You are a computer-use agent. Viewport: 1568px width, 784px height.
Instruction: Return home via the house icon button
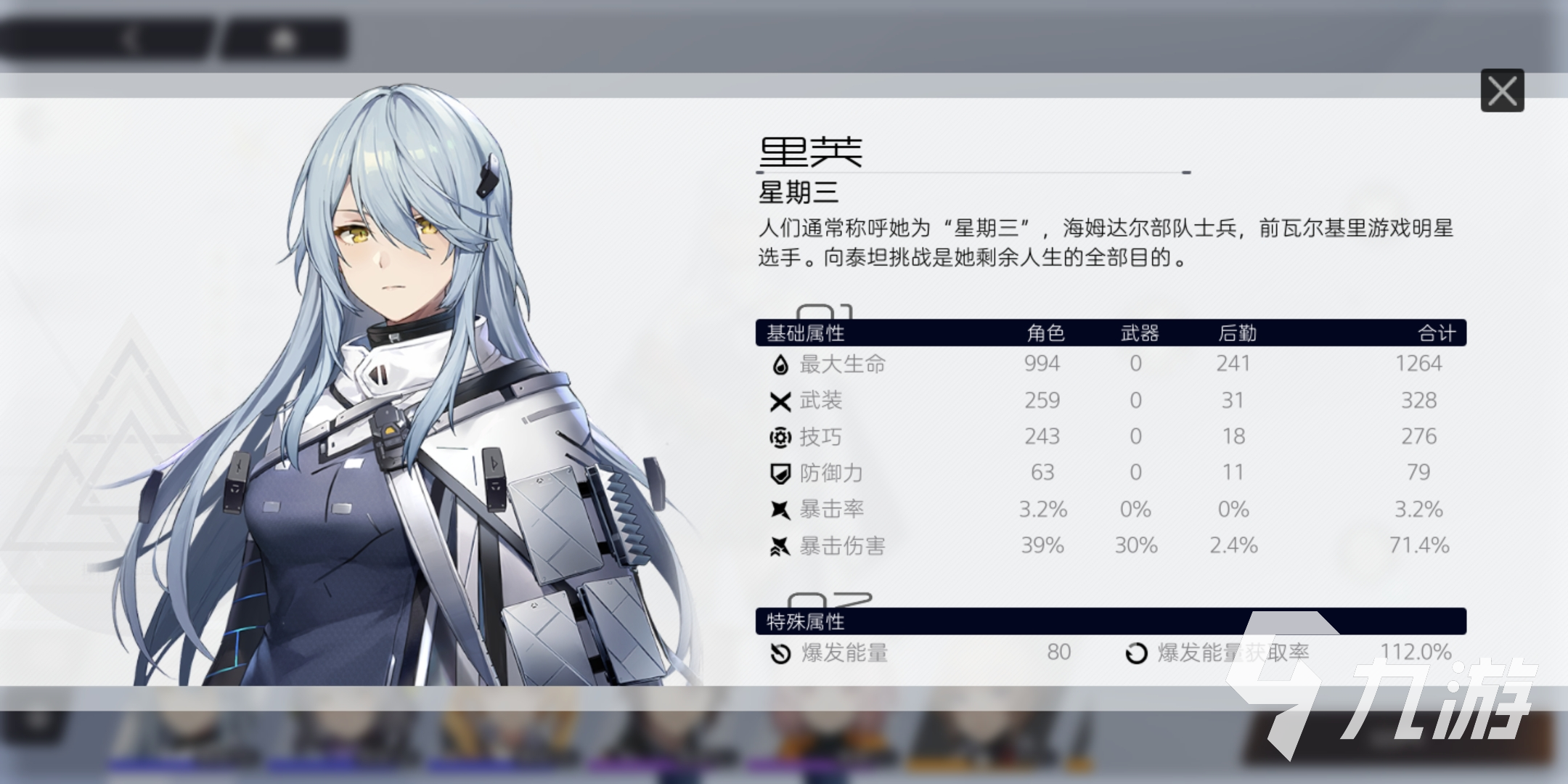(x=284, y=40)
